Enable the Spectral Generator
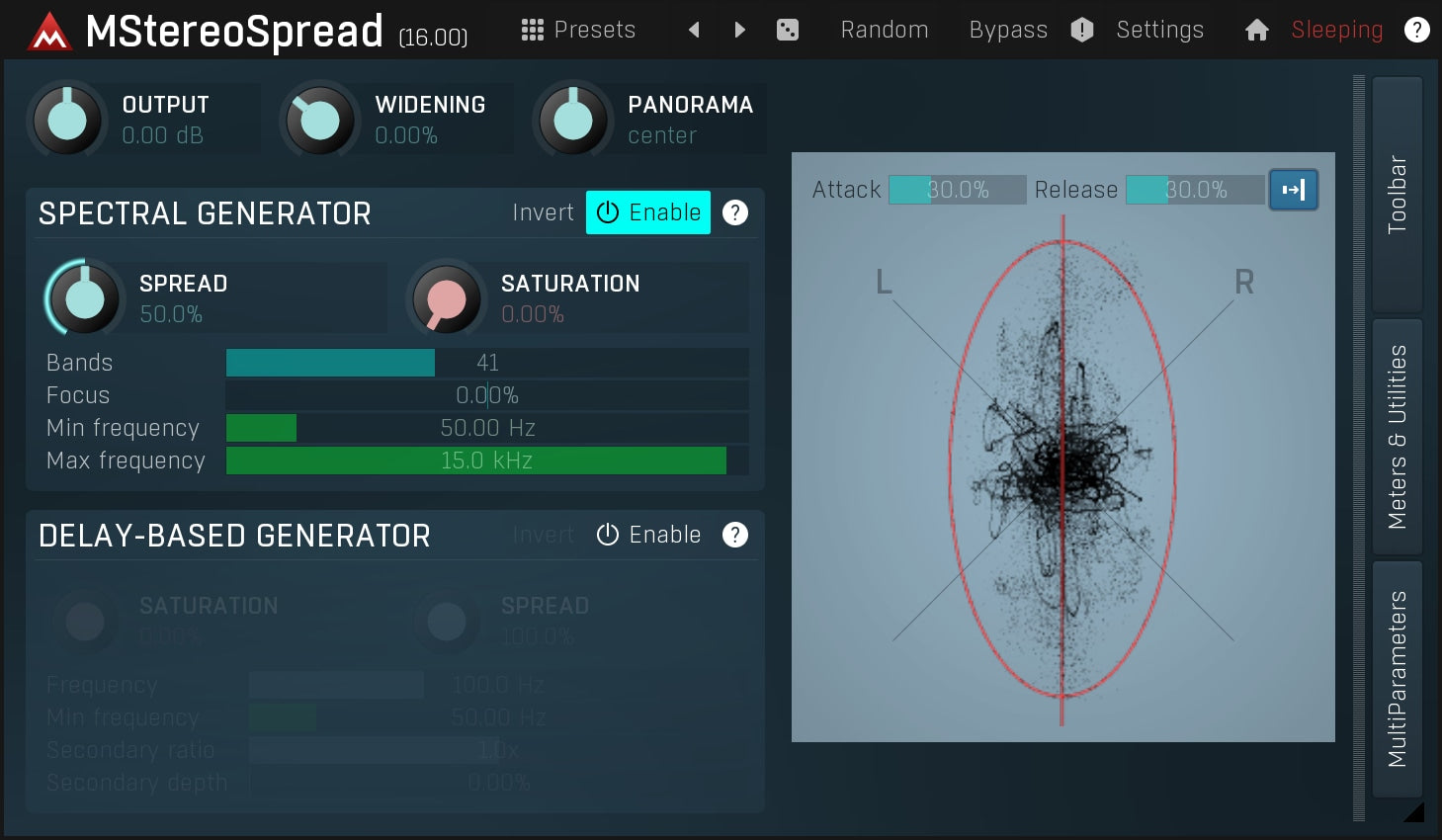The image size is (1442, 840). pos(647,211)
